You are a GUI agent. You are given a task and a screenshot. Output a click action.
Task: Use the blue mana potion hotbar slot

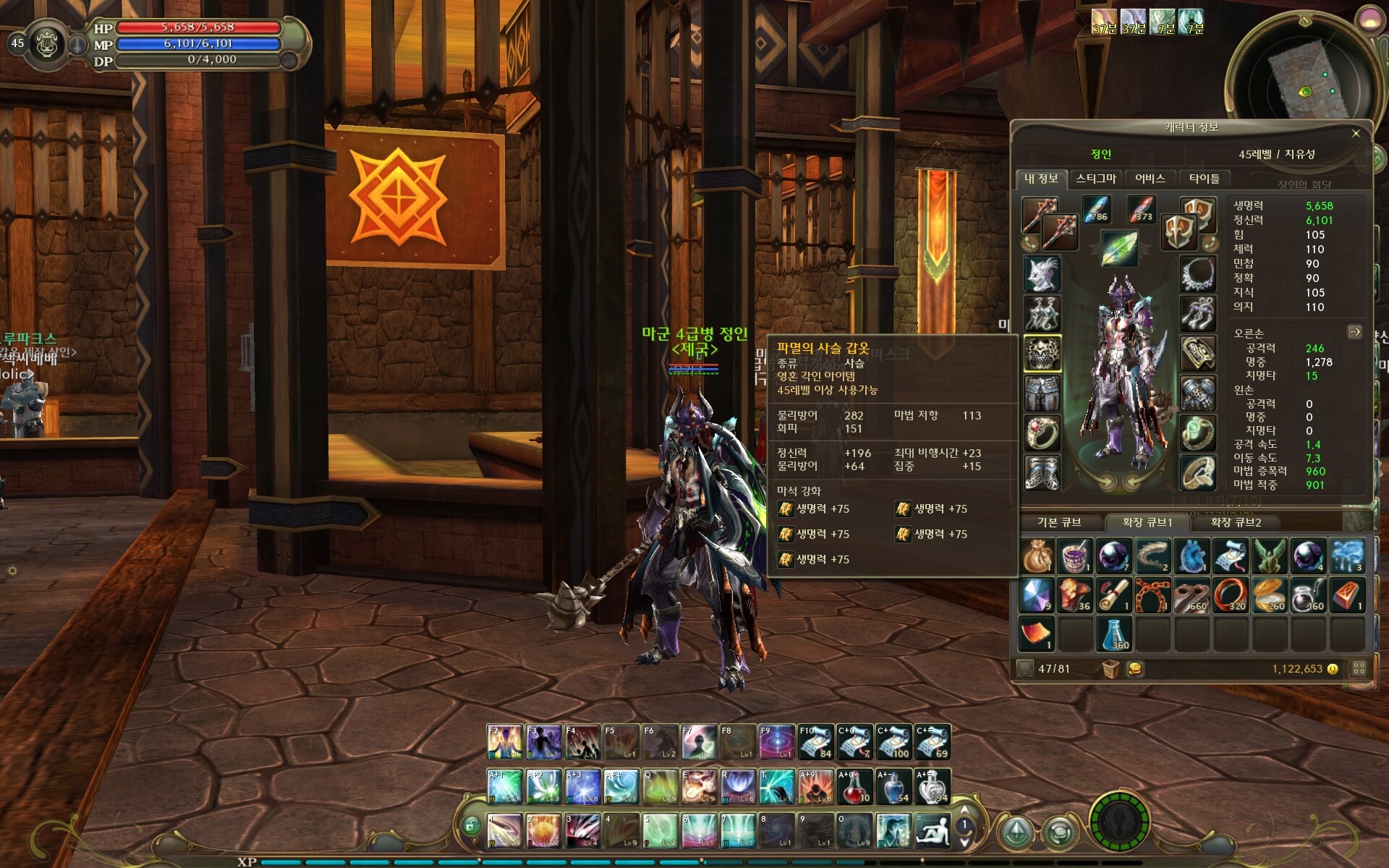pyautogui.click(x=893, y=787)
